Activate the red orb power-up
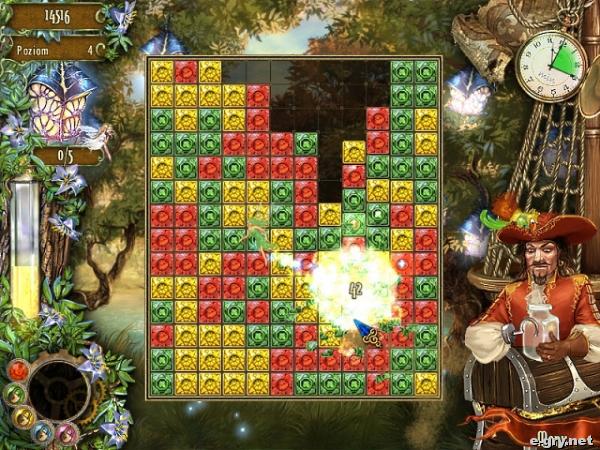This screenshot has height=450, width=600. pyautogui.click(x=18, y=370)
